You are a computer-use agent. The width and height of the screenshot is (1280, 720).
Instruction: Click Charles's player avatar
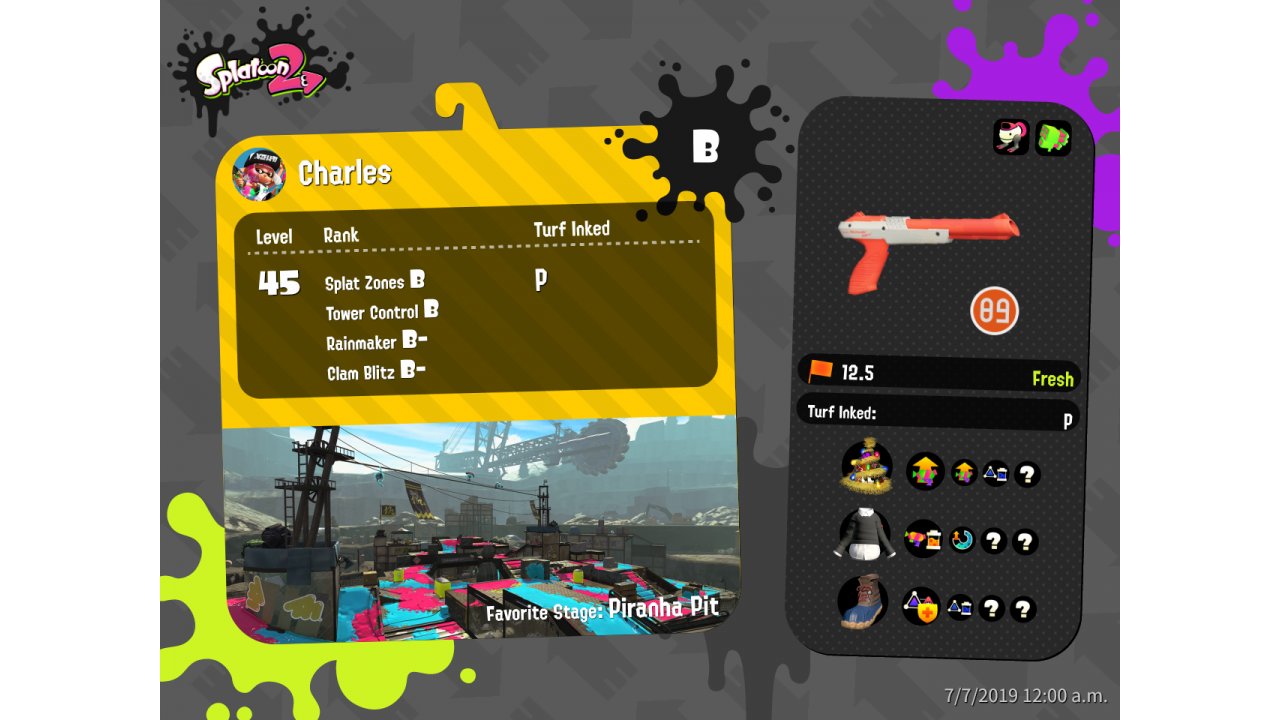click(x=259, y=174)
